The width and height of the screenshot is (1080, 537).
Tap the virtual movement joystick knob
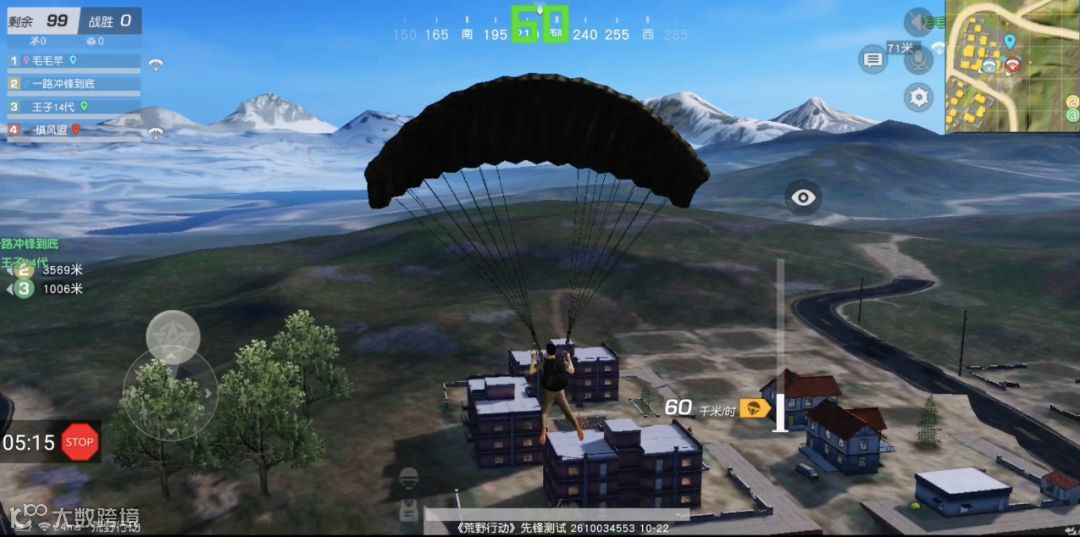173,338
